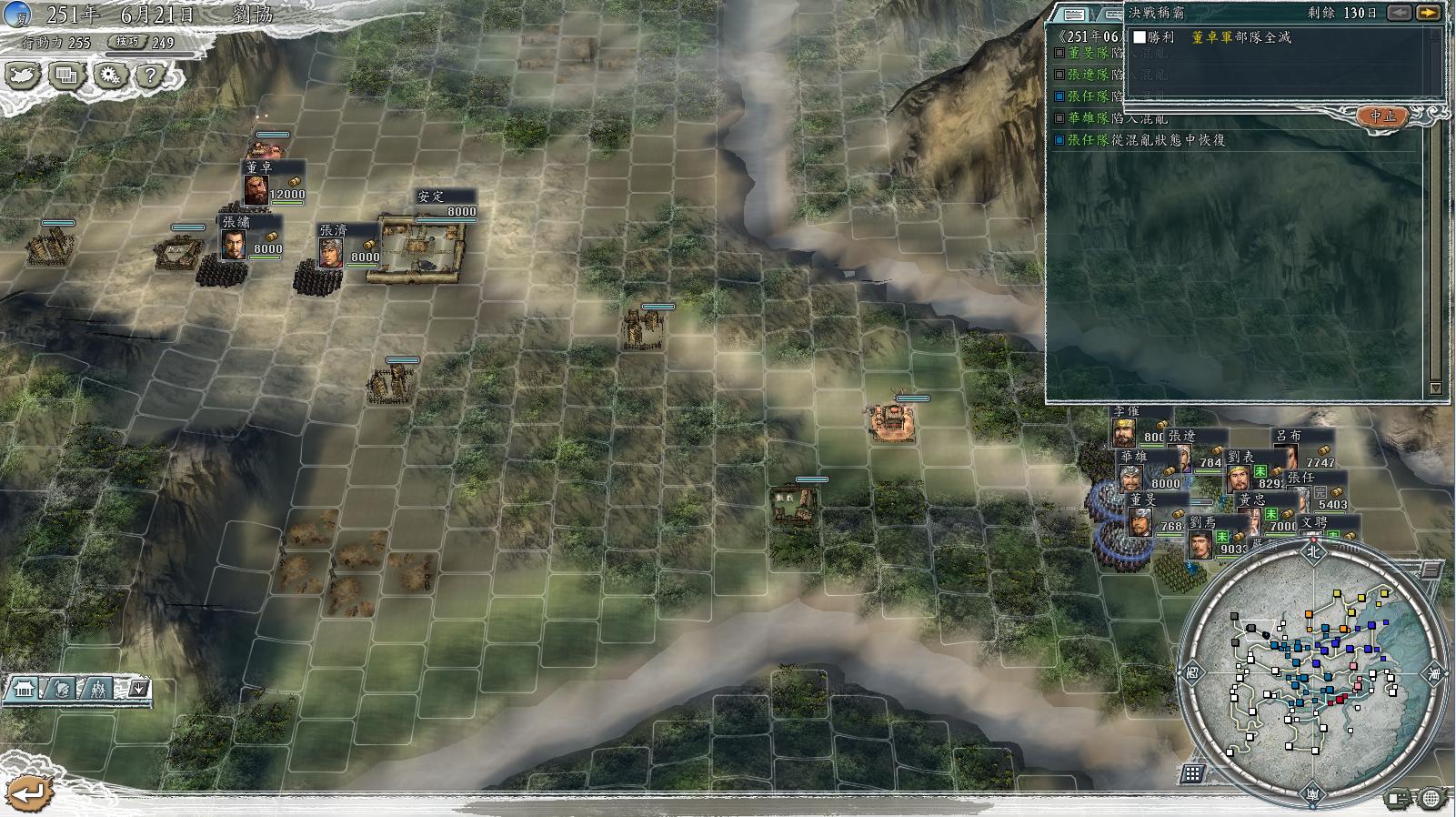
Task: Click the overlapping windows icon button
Action: tap(66, 76)
